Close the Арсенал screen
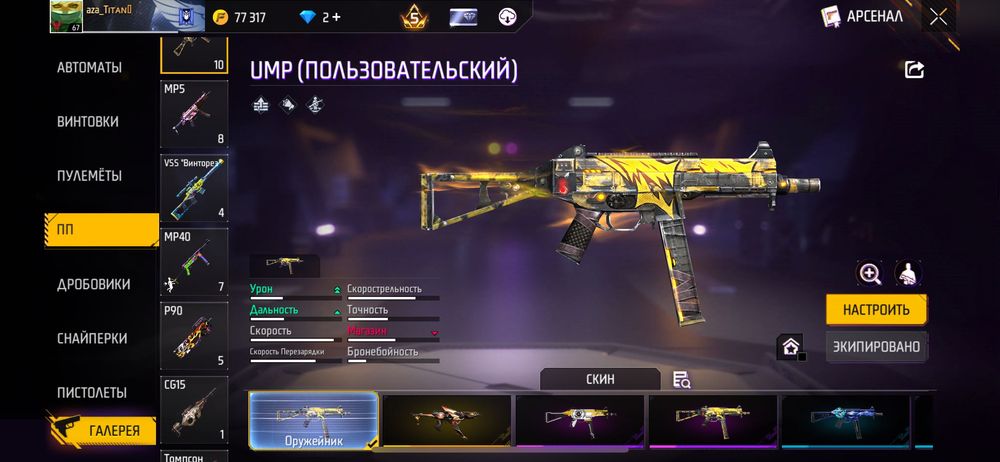 [938, 16]
